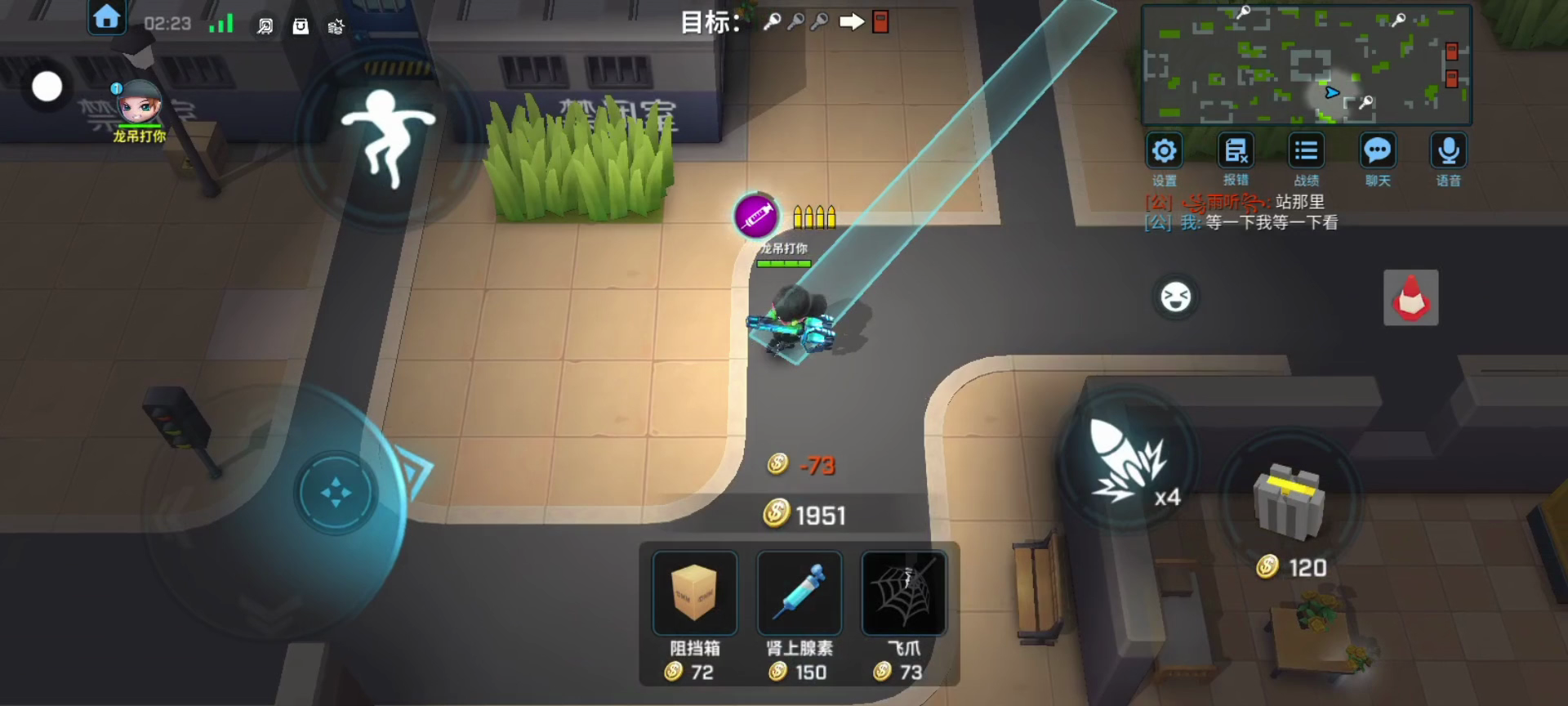Use the 120-coin item ability
The image size is (1568, 706).
click(1290, 502)
